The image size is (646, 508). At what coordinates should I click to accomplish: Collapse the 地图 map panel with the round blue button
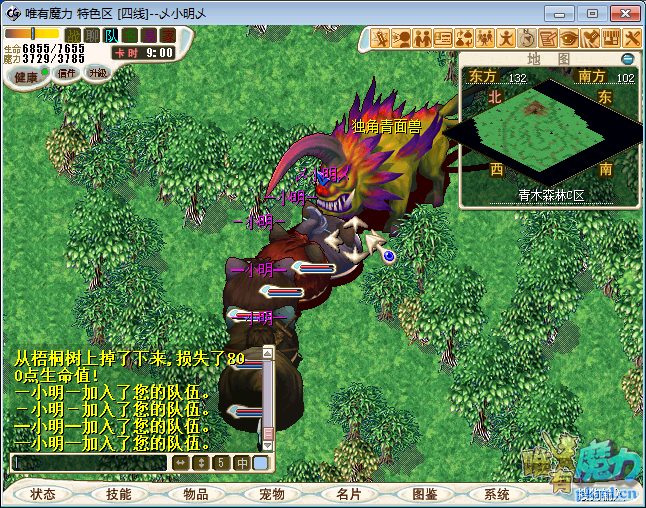point(628,58)
